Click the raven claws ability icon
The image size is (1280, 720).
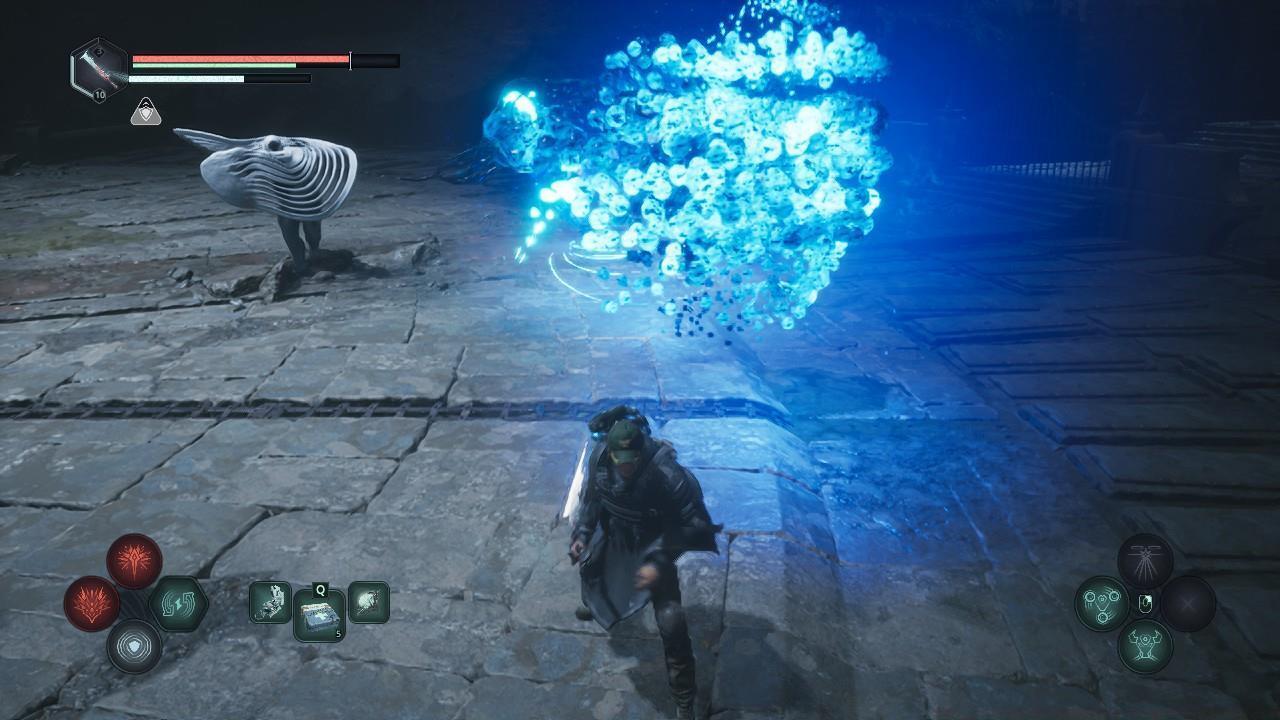tap(1143, 647)
